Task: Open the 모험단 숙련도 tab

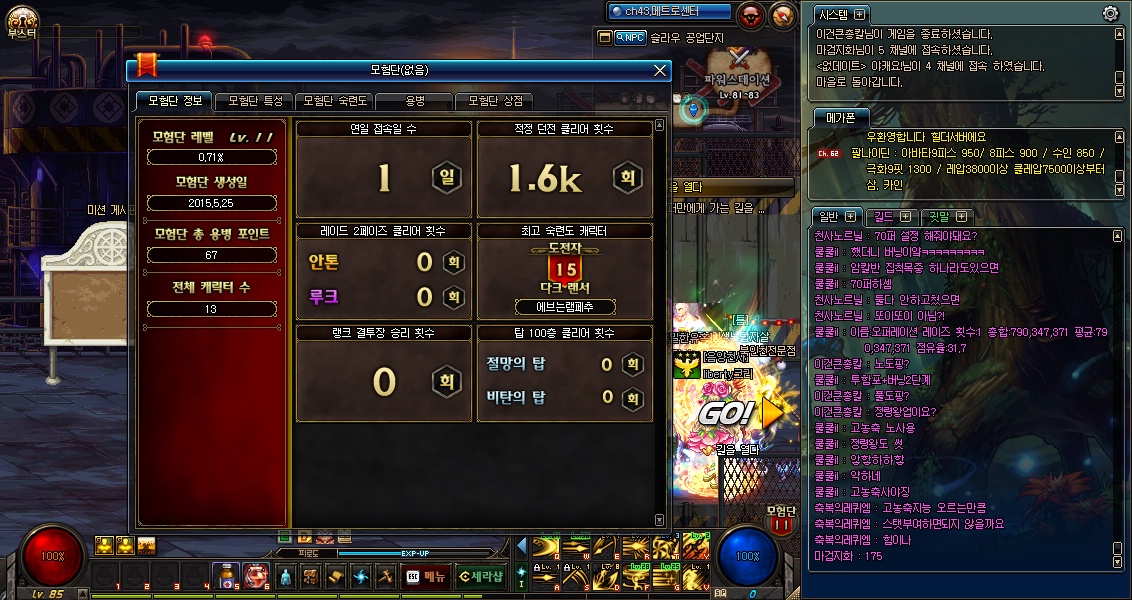Action: coord(336,101)
